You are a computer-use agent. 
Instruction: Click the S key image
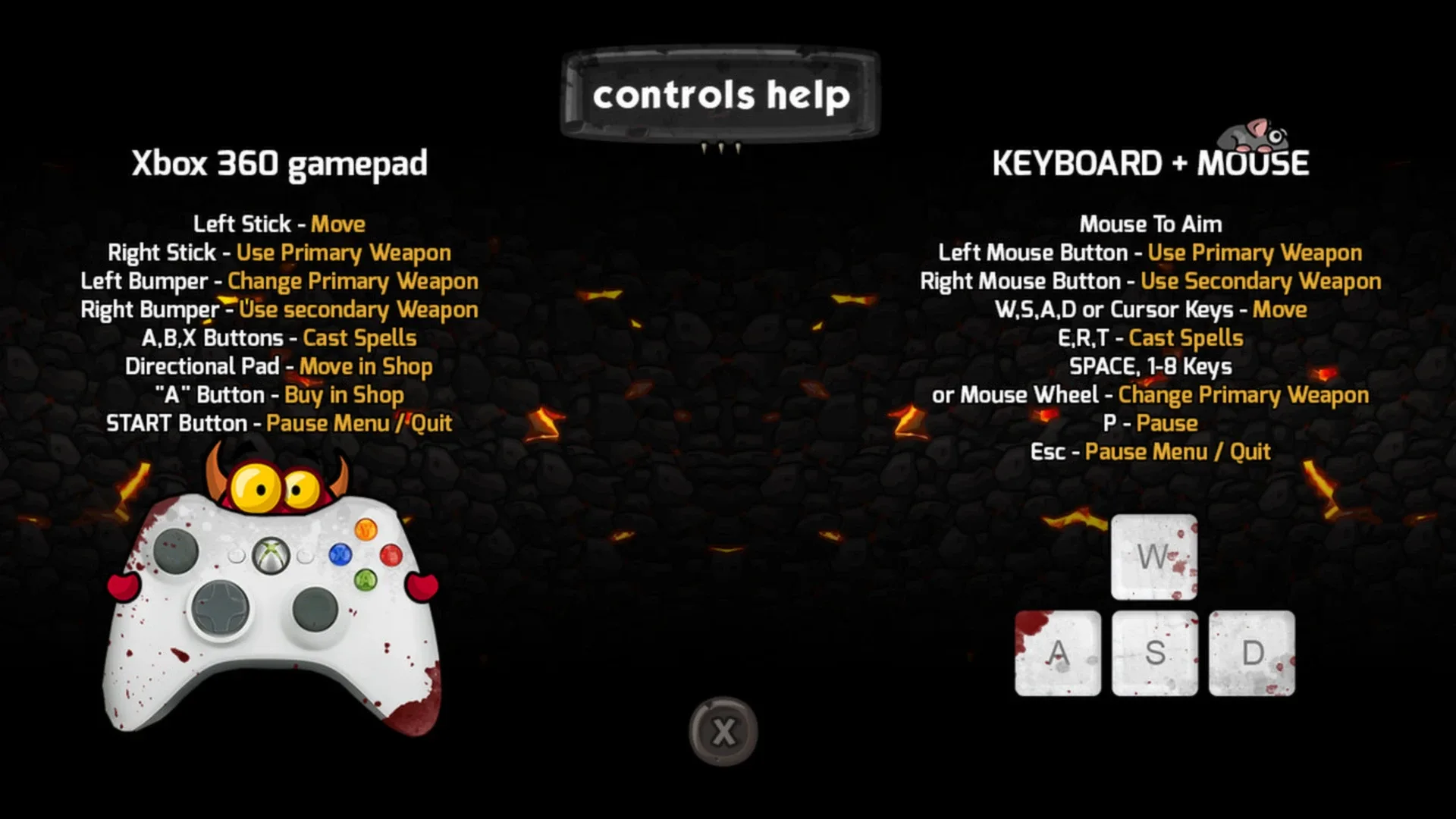point(1153,654)
